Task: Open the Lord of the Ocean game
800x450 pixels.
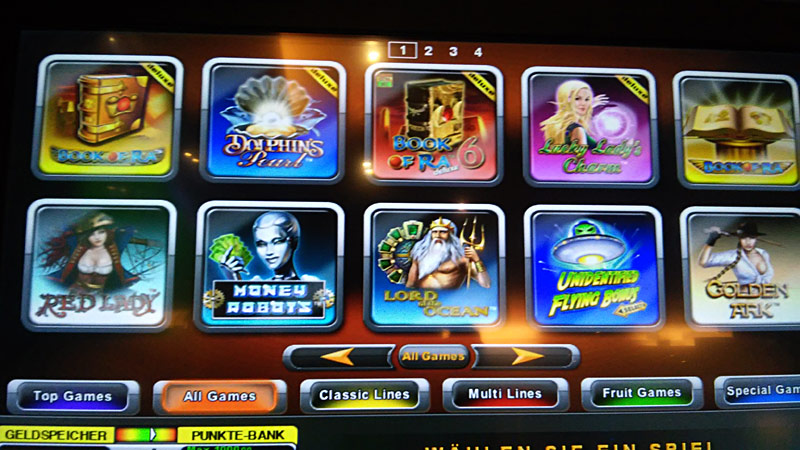Action: pyautogui.click(x=433, y=267)
